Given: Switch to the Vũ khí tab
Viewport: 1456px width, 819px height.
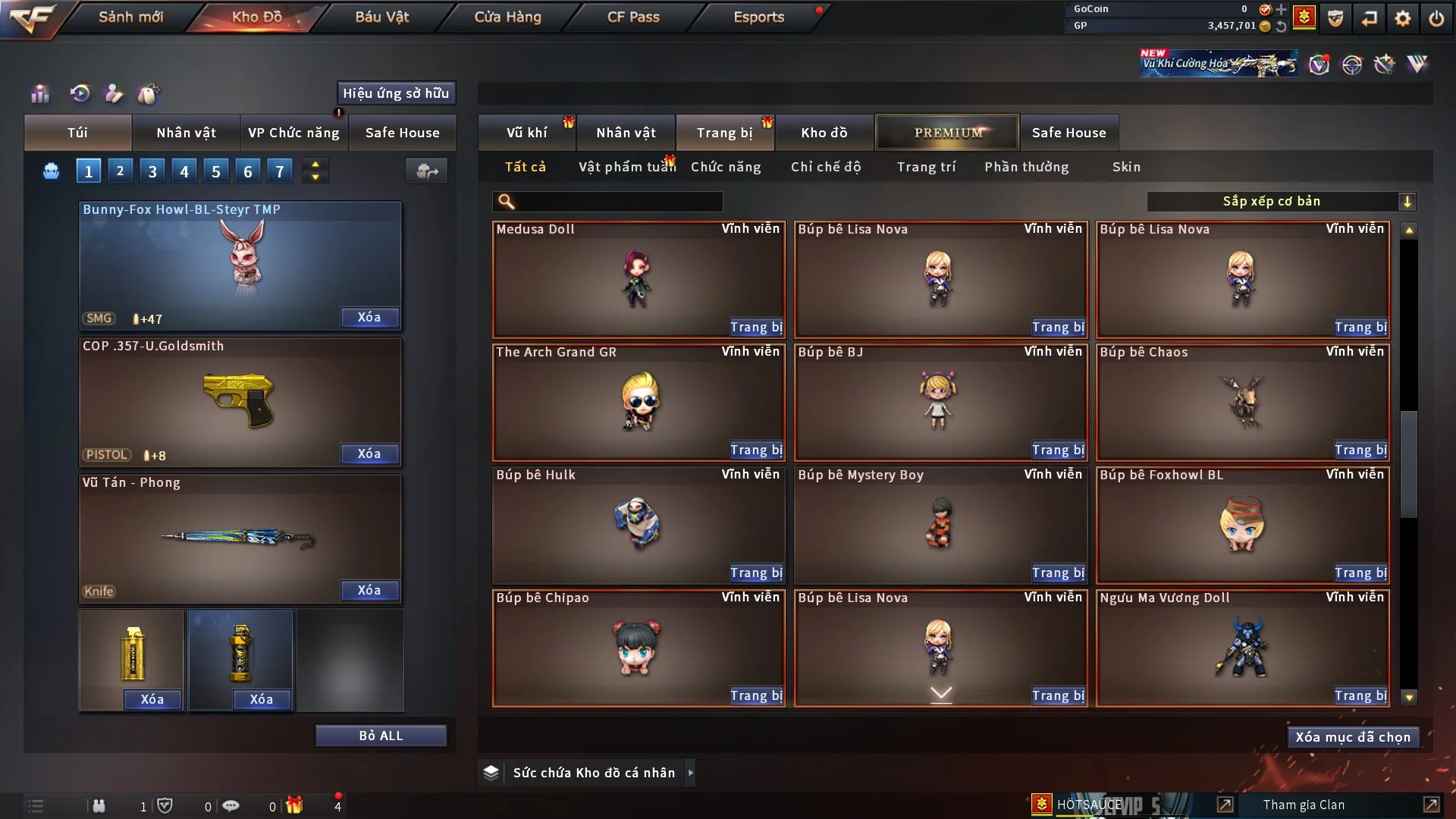Looking at the screenshot, I should coord(526,133).
